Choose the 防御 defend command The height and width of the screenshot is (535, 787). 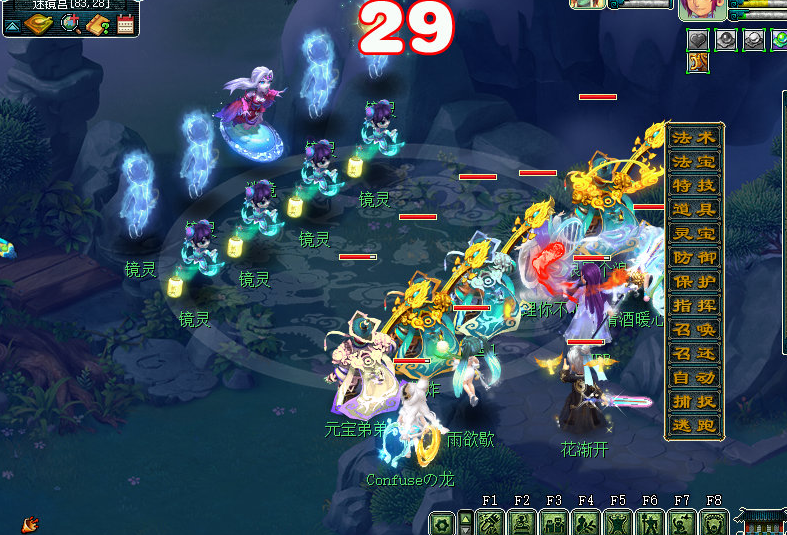click(694, 258)
